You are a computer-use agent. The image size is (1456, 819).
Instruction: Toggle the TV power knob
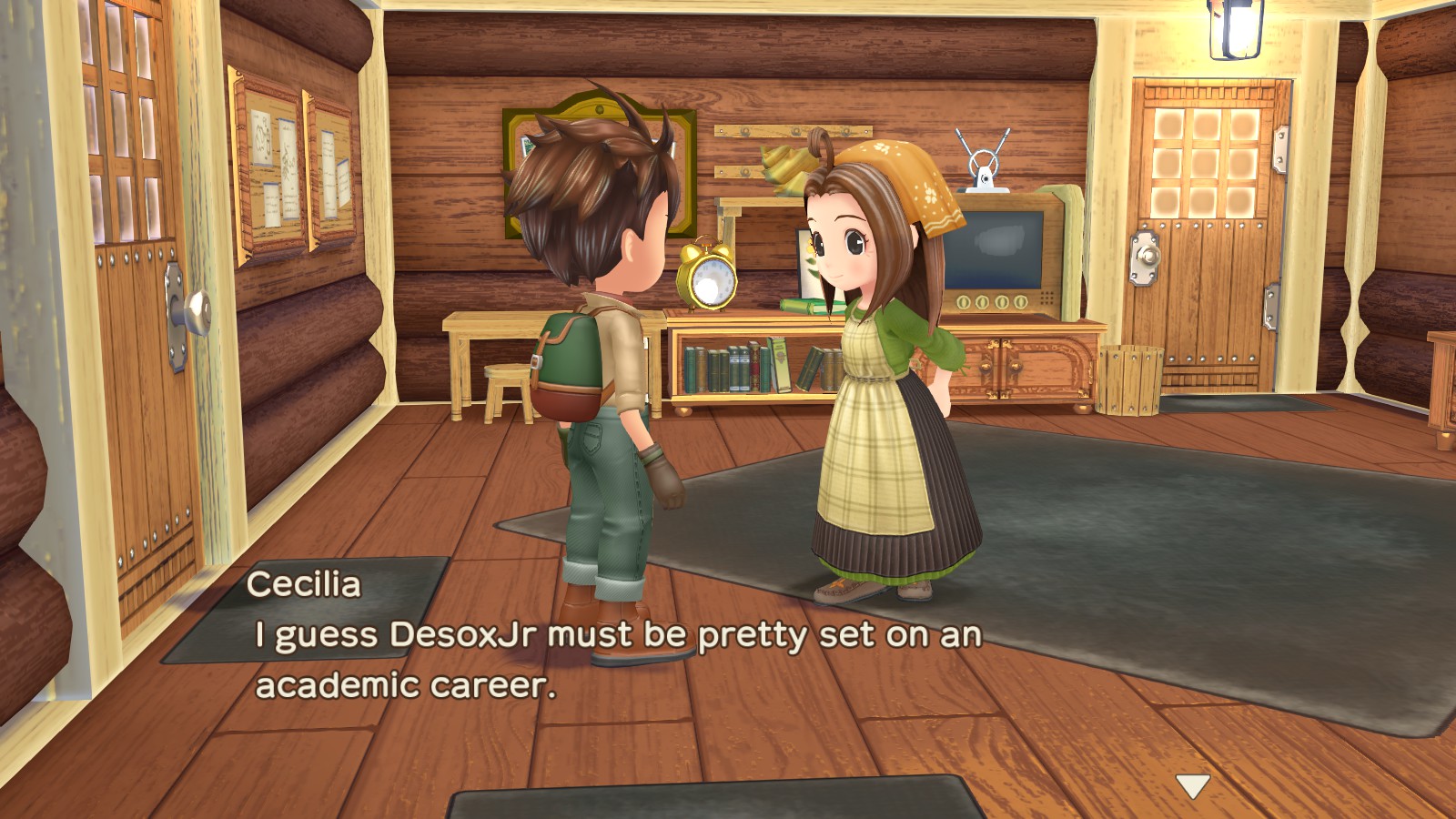[1019, 300]
